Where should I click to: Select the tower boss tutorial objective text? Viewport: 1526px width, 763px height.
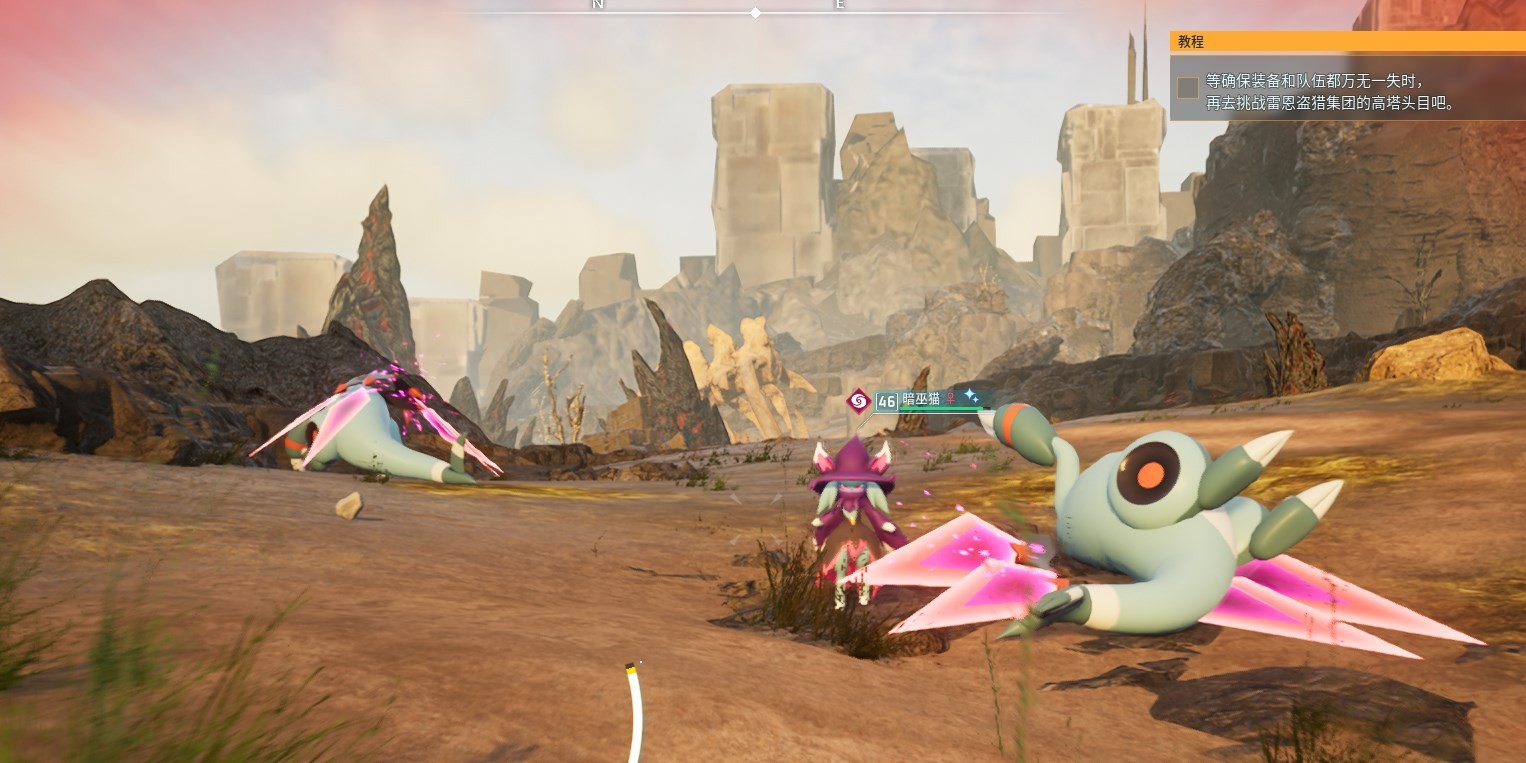(x=1330, y=92)
